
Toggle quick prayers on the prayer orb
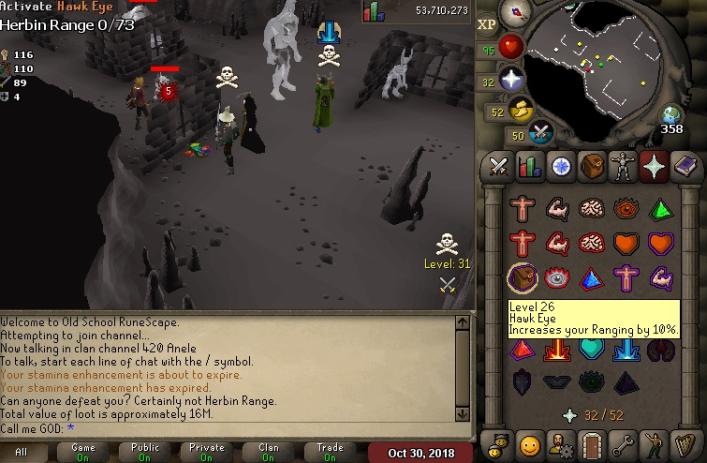pyautogui.click(x=512, y=80)
